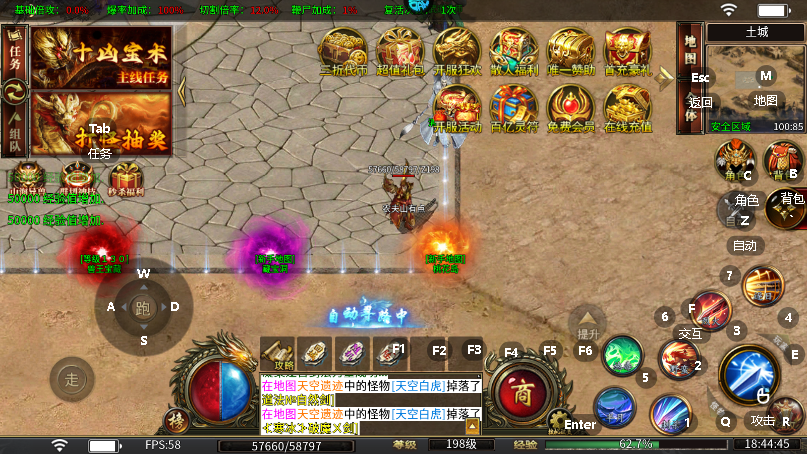Screen dimensions: 807x454
Task: Open the 免费会员 free membership icon
Action: coord(571,108)
